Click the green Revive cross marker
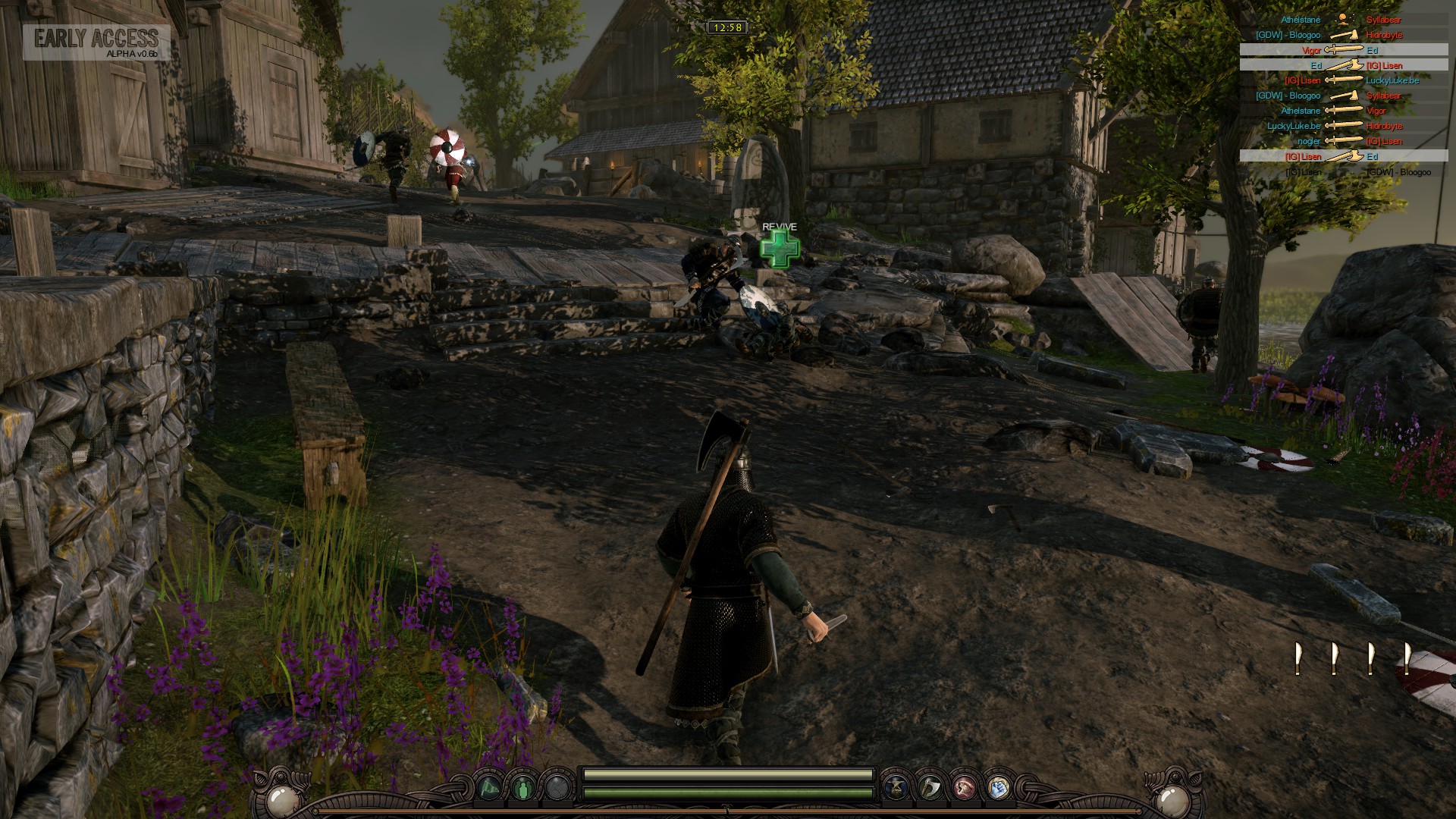 click(780, 249)
